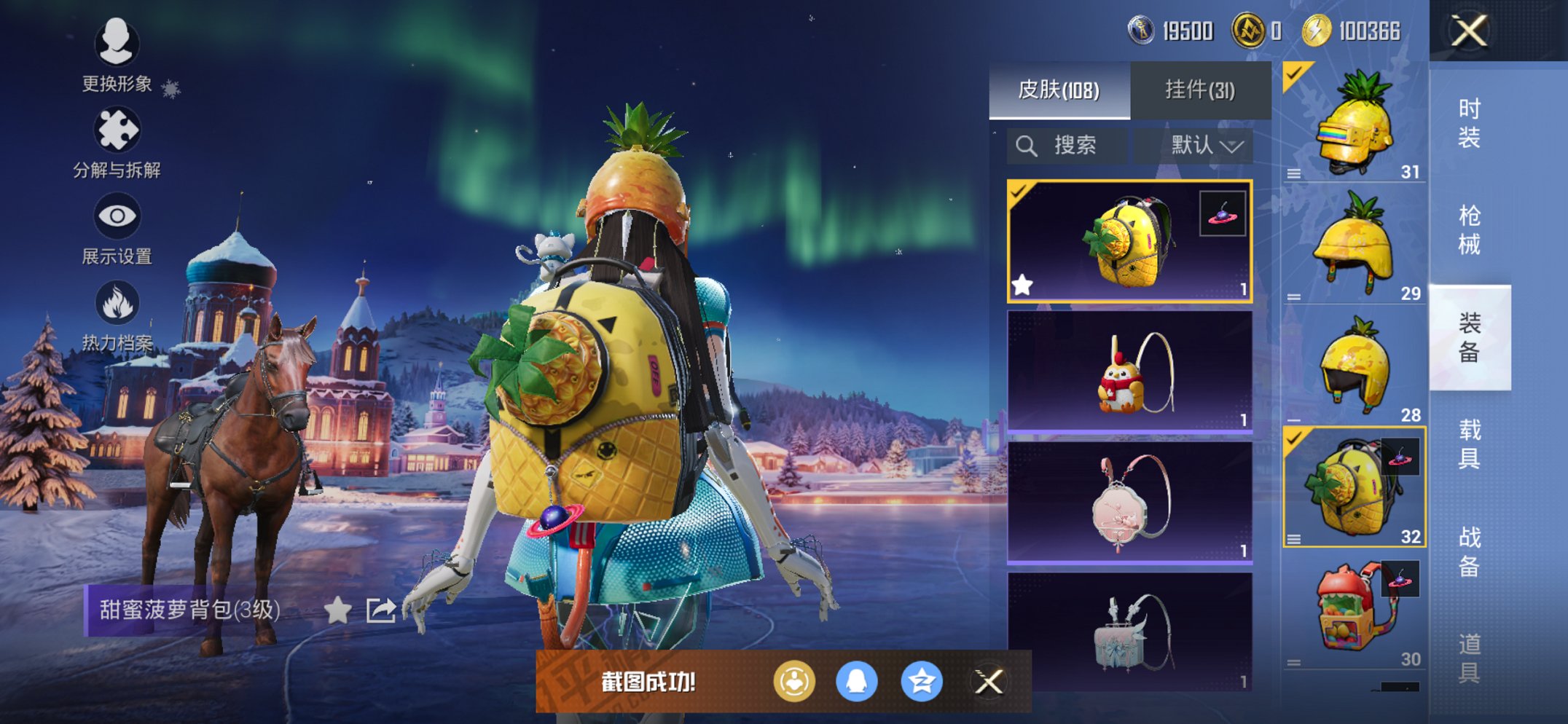Open the 时装 category

(1469, 122)
